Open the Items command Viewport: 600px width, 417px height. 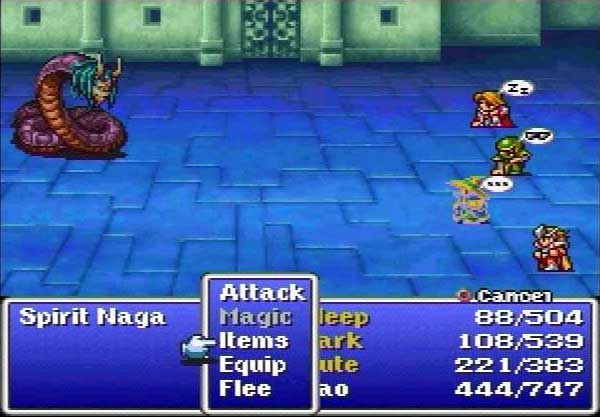pos(254,341)
